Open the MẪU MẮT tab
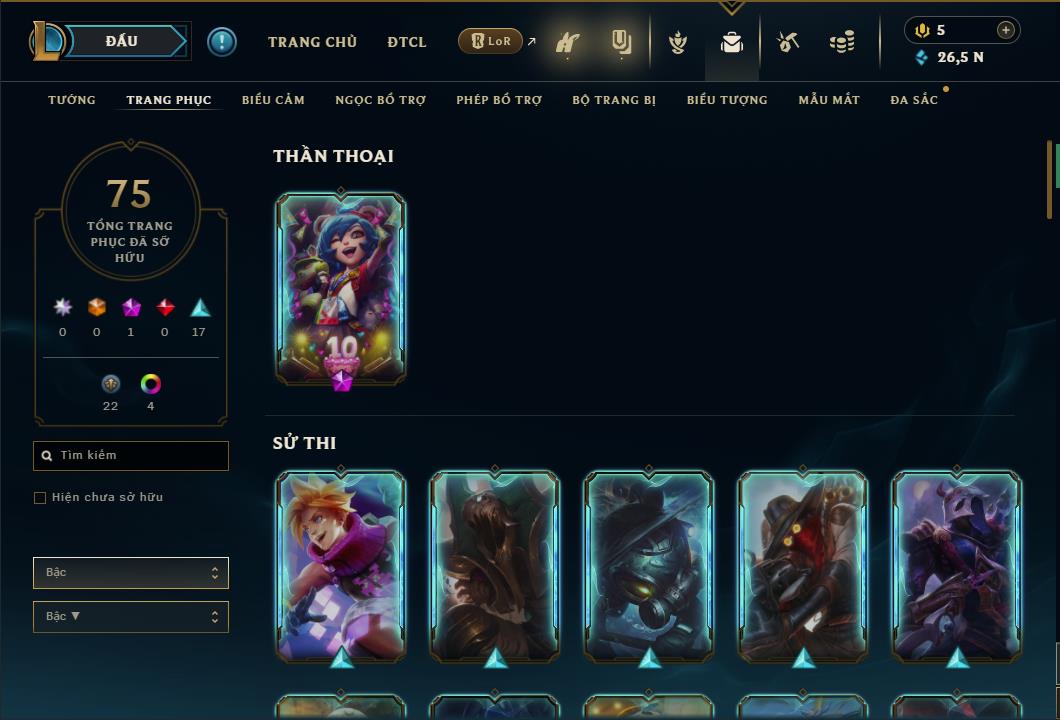1060x720 pixels. [829, 100]
